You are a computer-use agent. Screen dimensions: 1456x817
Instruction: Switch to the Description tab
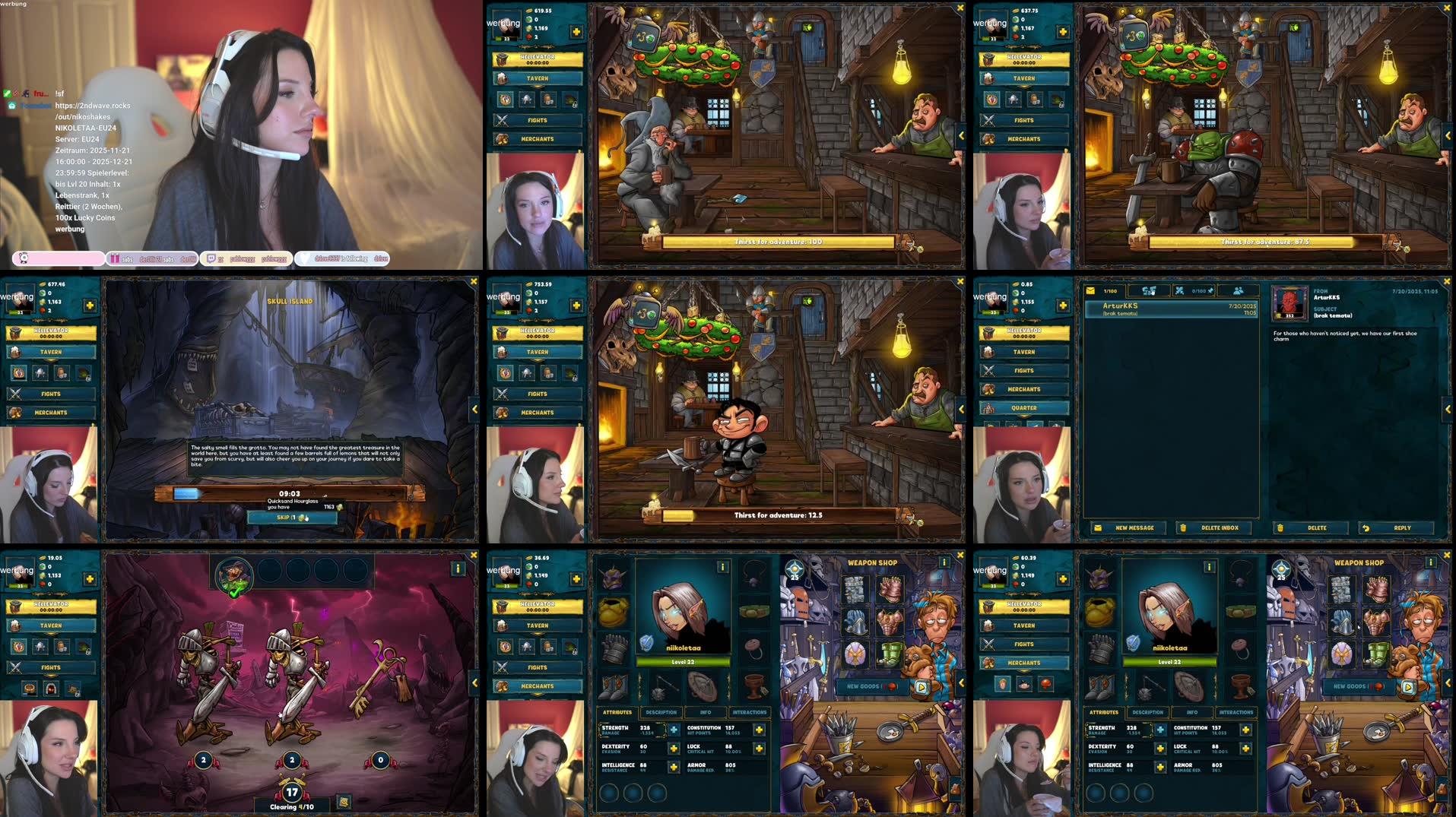point(661,712)
